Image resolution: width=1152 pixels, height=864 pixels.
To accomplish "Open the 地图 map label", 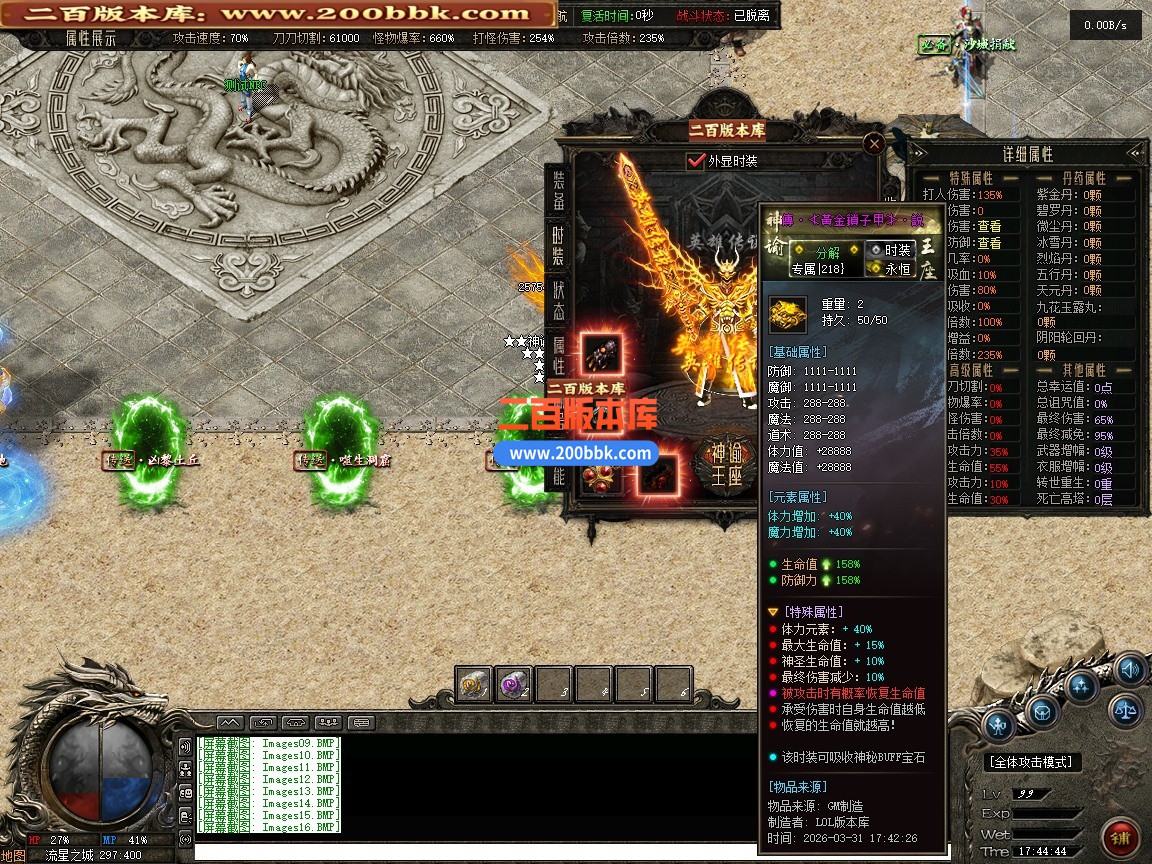I will tap(13, 856).
